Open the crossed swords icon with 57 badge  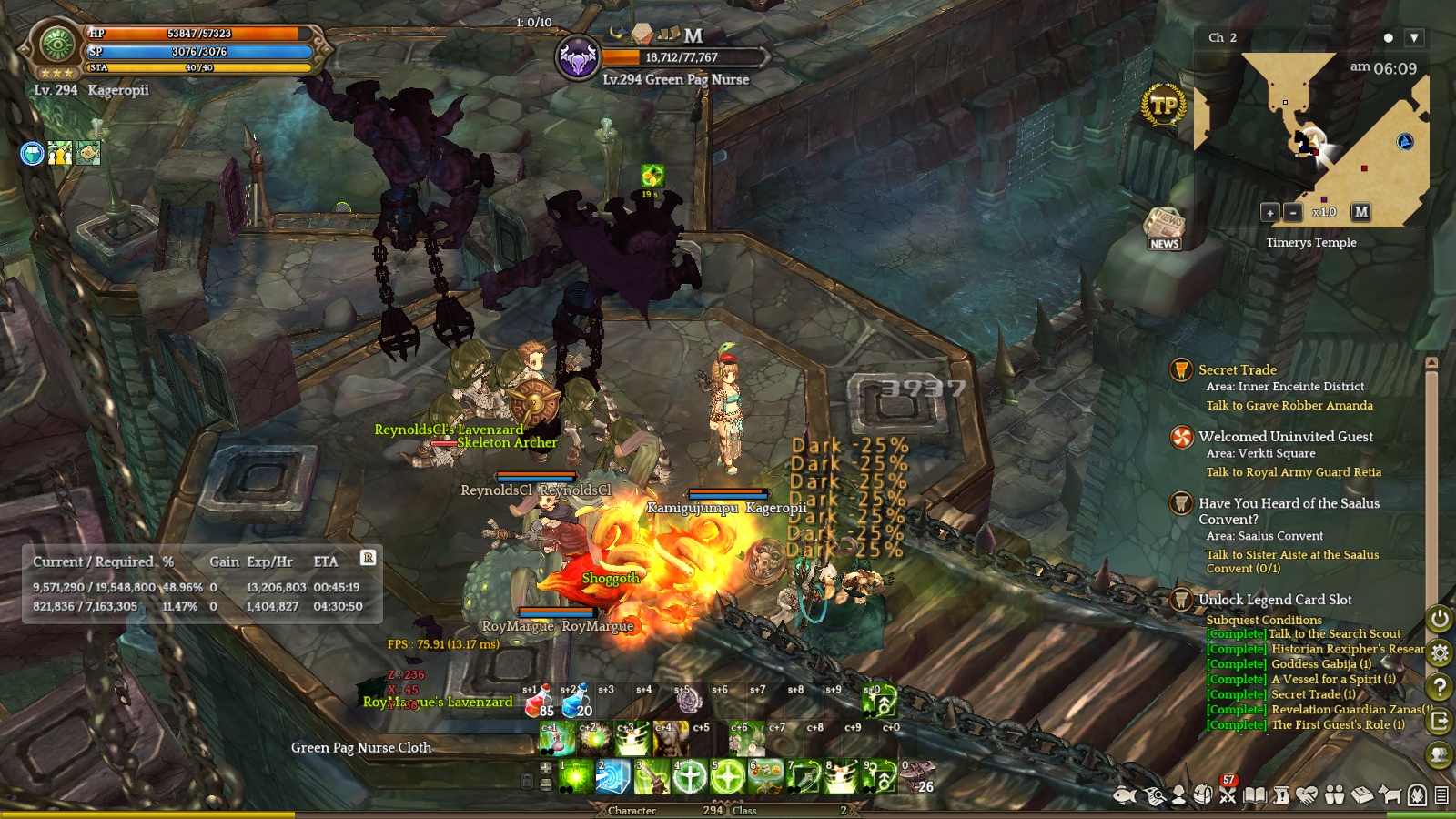(1228, 795)
